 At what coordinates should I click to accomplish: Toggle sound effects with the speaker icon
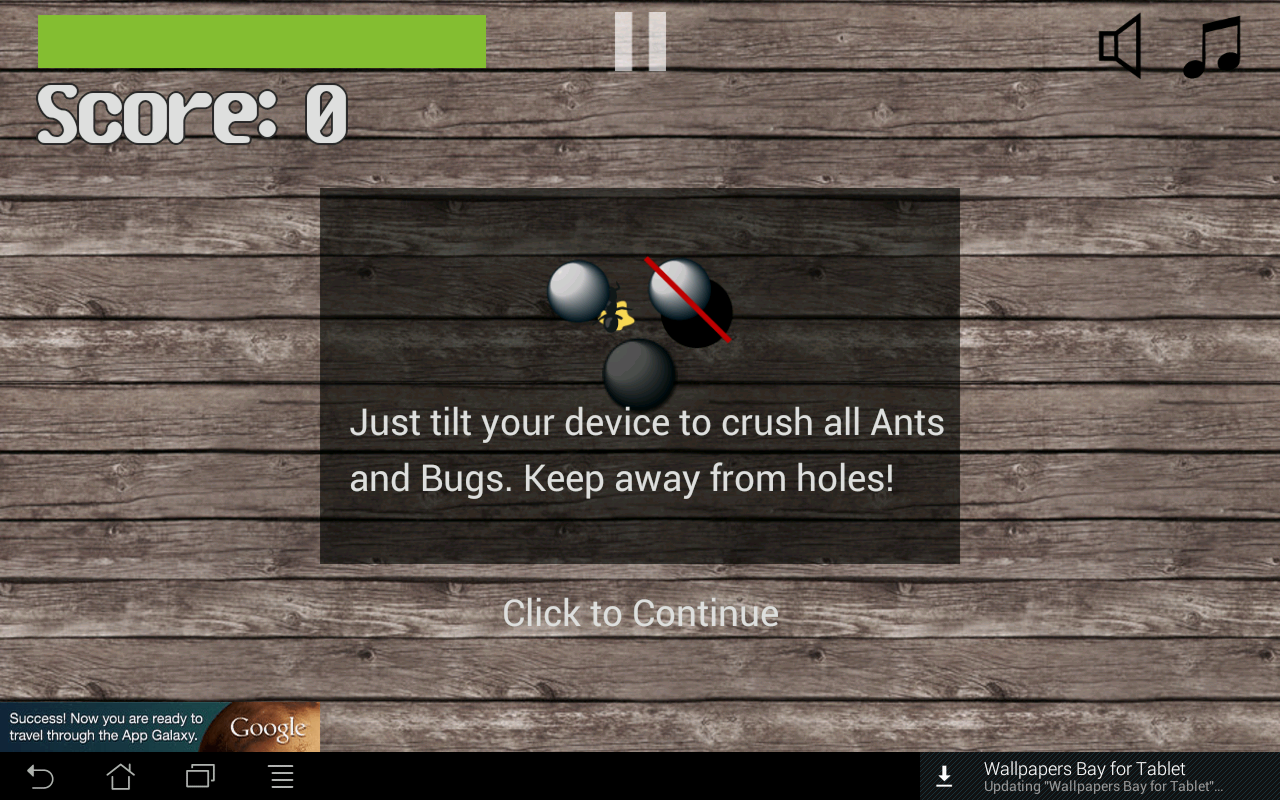coord(1121,46)
